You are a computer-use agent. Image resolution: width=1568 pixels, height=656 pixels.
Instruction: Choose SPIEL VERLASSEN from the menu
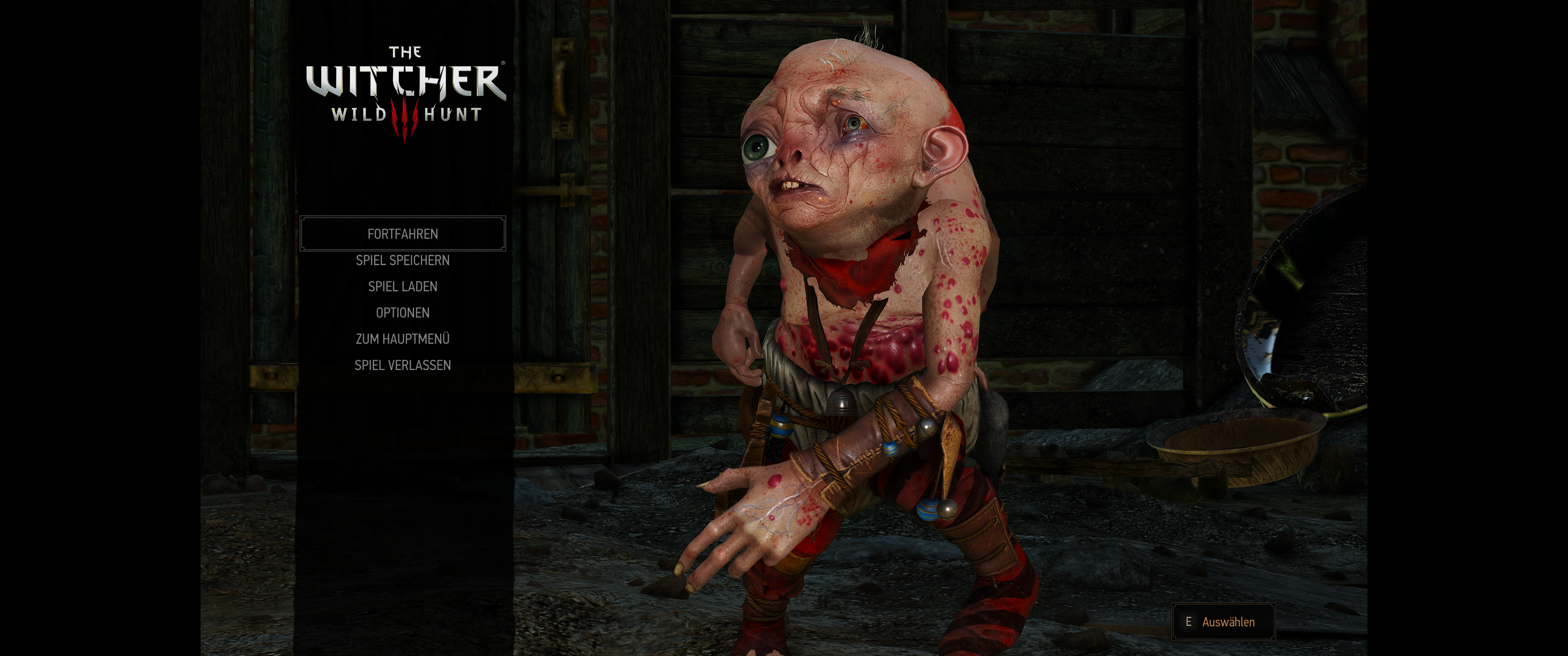[x=403, y=365]
